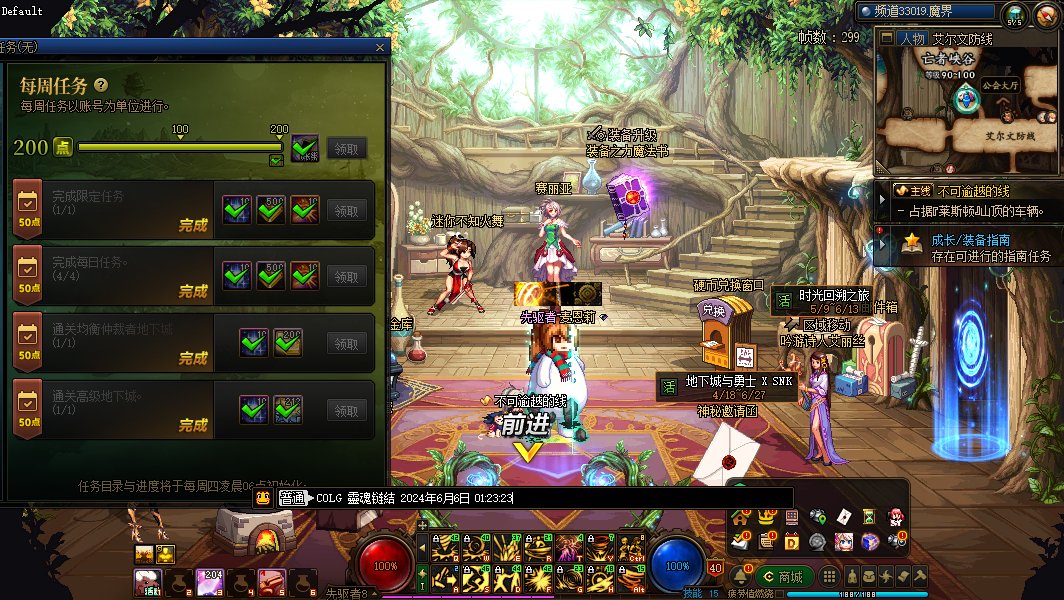Open the nine-dot grid menu button
This screenshot has width=1064, height=600.
click(x=829, y=576)
